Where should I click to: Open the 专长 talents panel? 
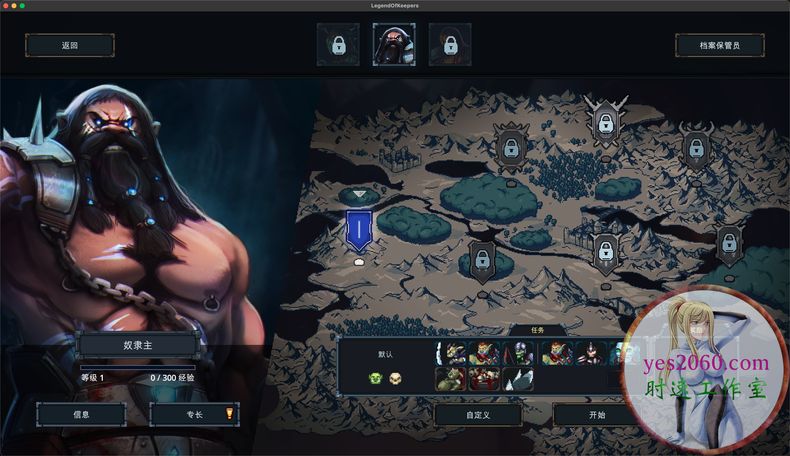[193, 414]
